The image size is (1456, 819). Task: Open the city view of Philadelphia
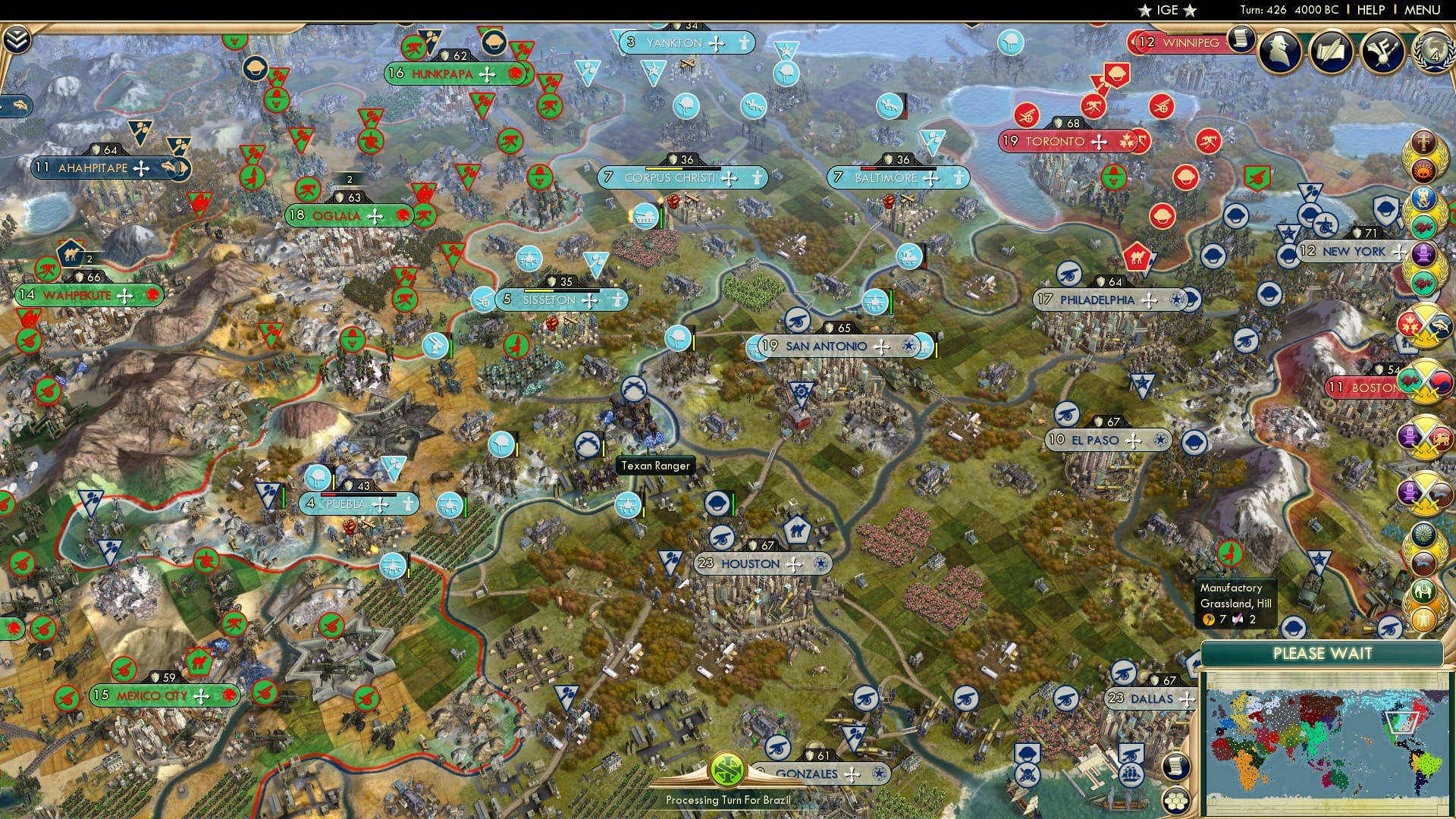tap(1096, 300)
